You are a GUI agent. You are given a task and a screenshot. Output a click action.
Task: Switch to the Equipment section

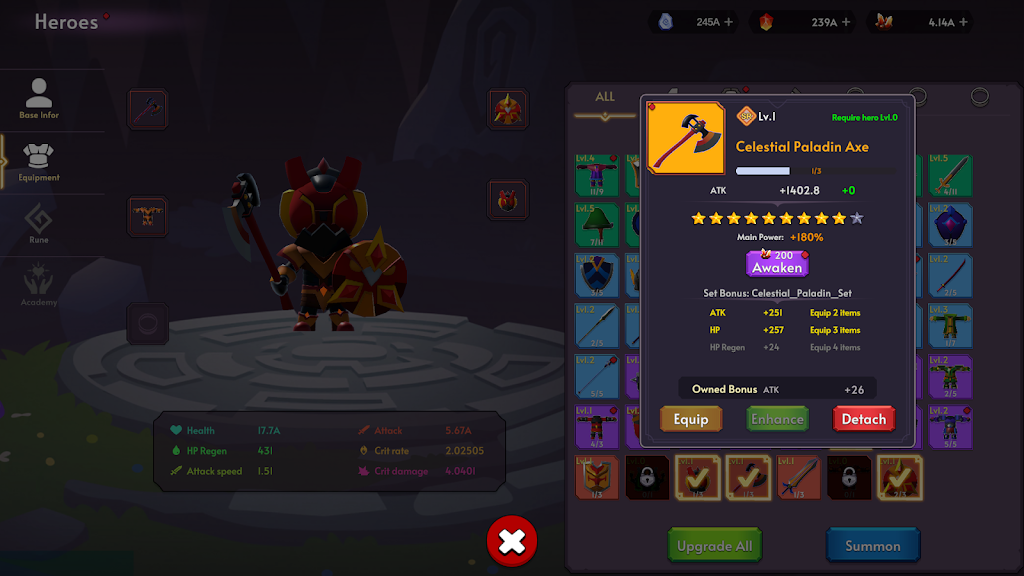point(39,163)
